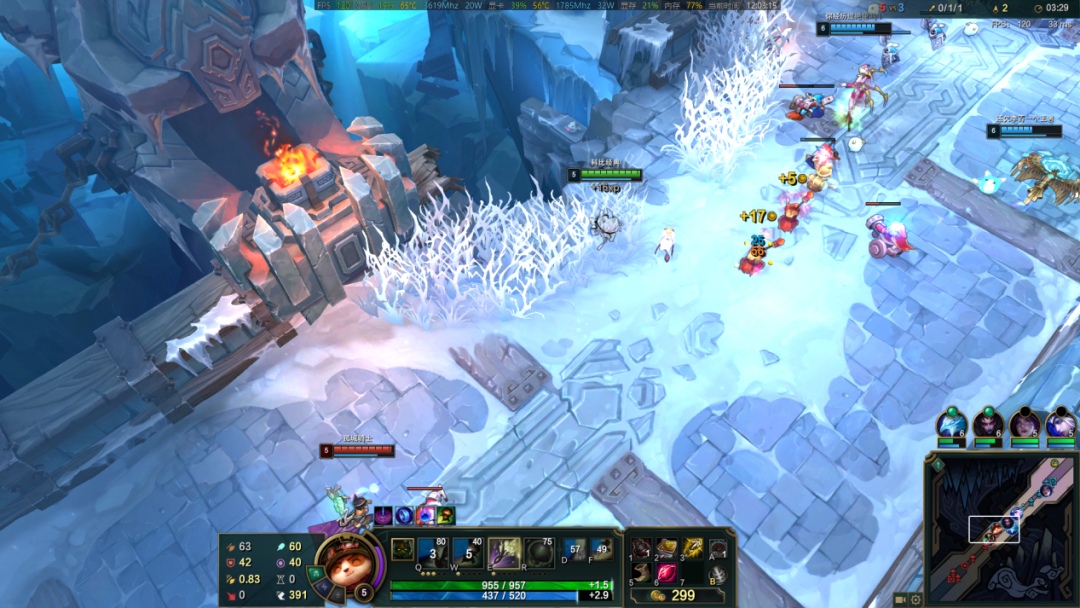This screenshot has width=1080, height=608.
Task: Click the green diamond ping button on minimap
Action: 937,465
